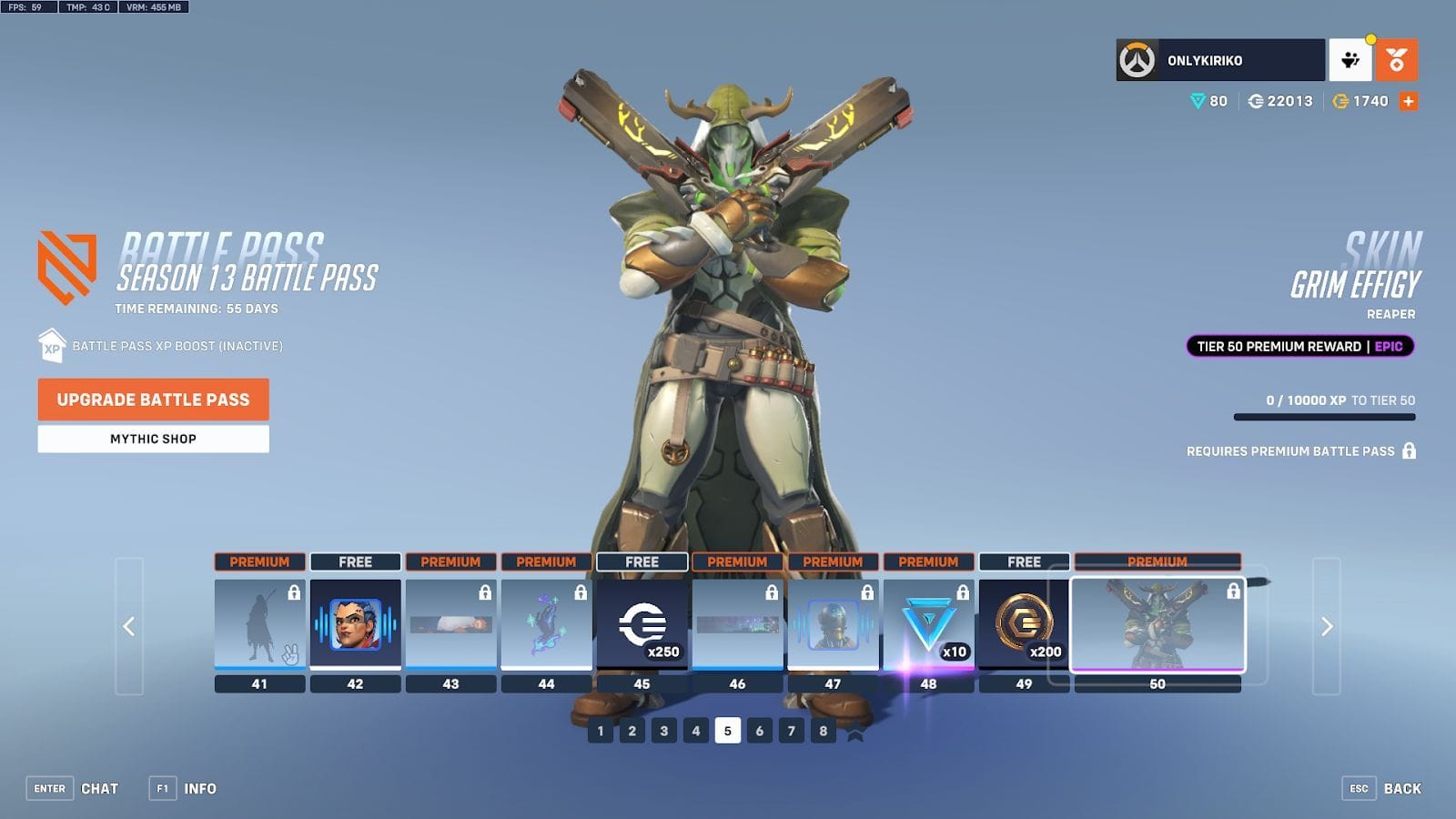Image resolution: width=1456 pixels, height=819 pixels.
Task: Click the orange plus to buy Overwatch Coins
Action: (x=1409, y=102)
